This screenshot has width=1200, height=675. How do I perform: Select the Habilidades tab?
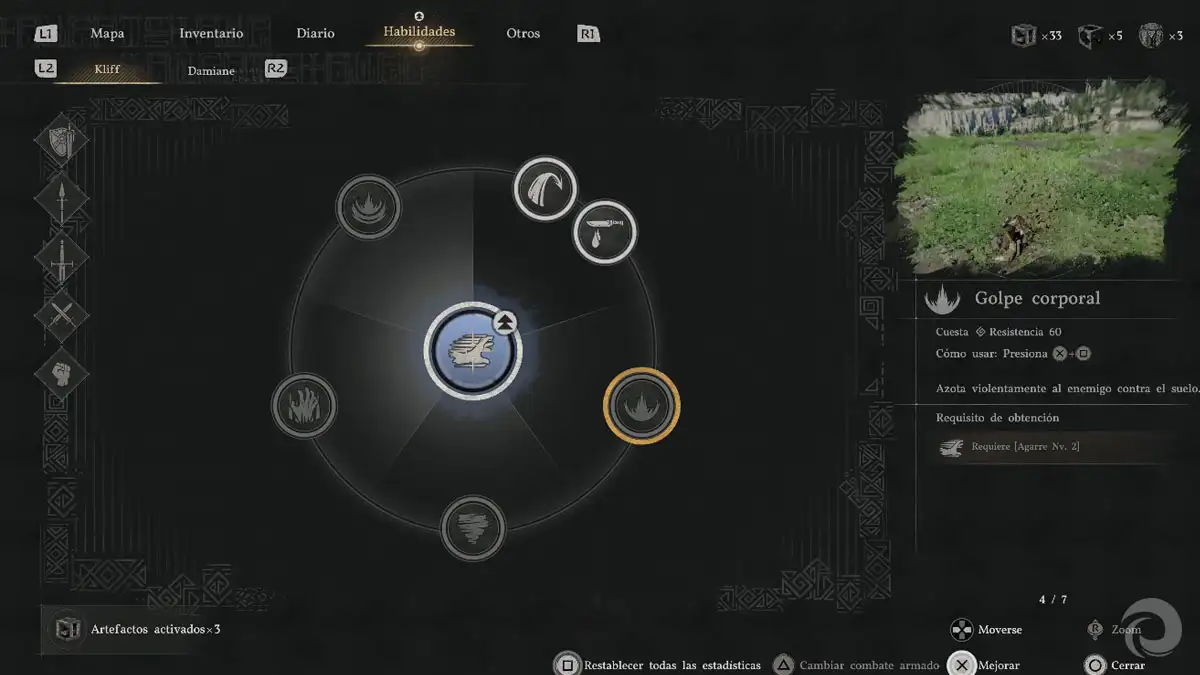[419, 32]
